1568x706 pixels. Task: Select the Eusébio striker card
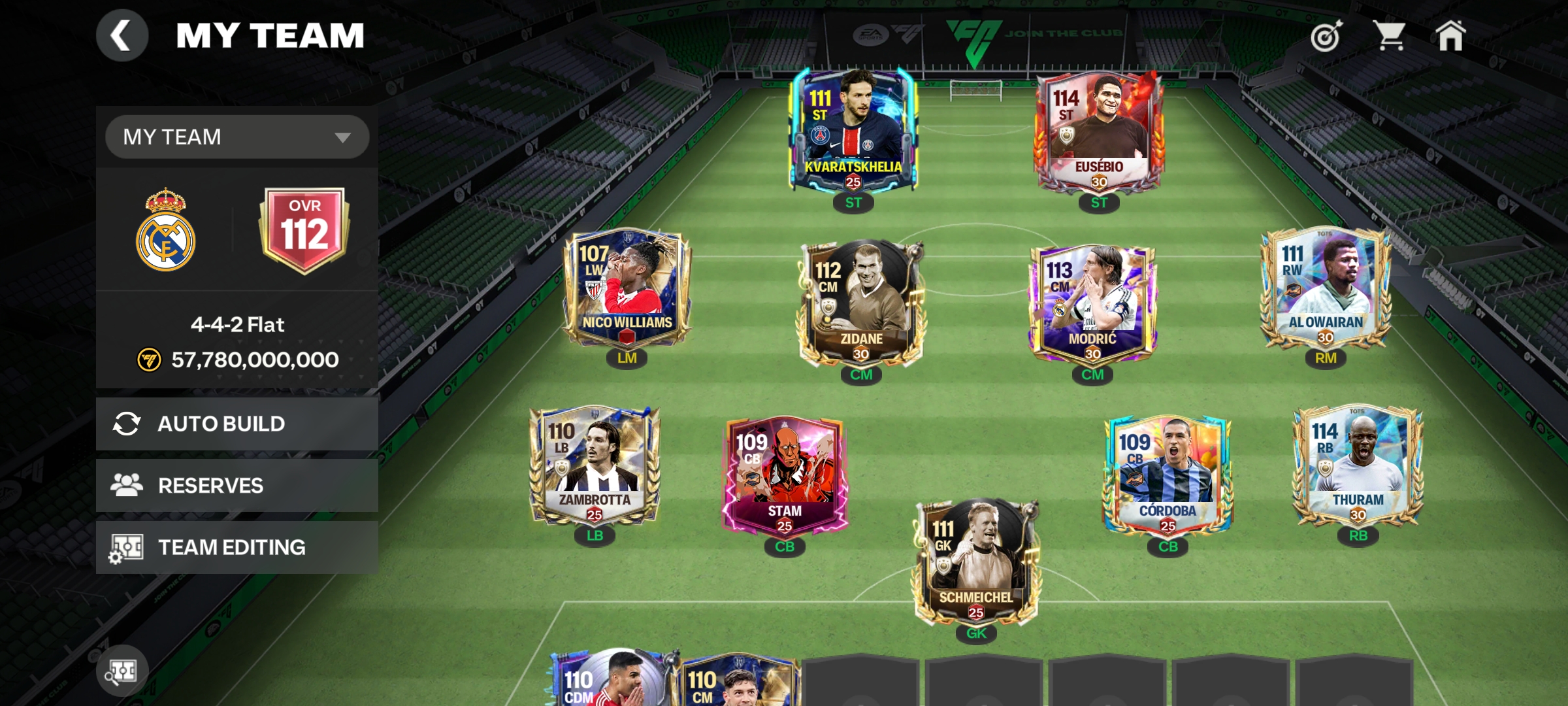click(x=1099, y=131)
